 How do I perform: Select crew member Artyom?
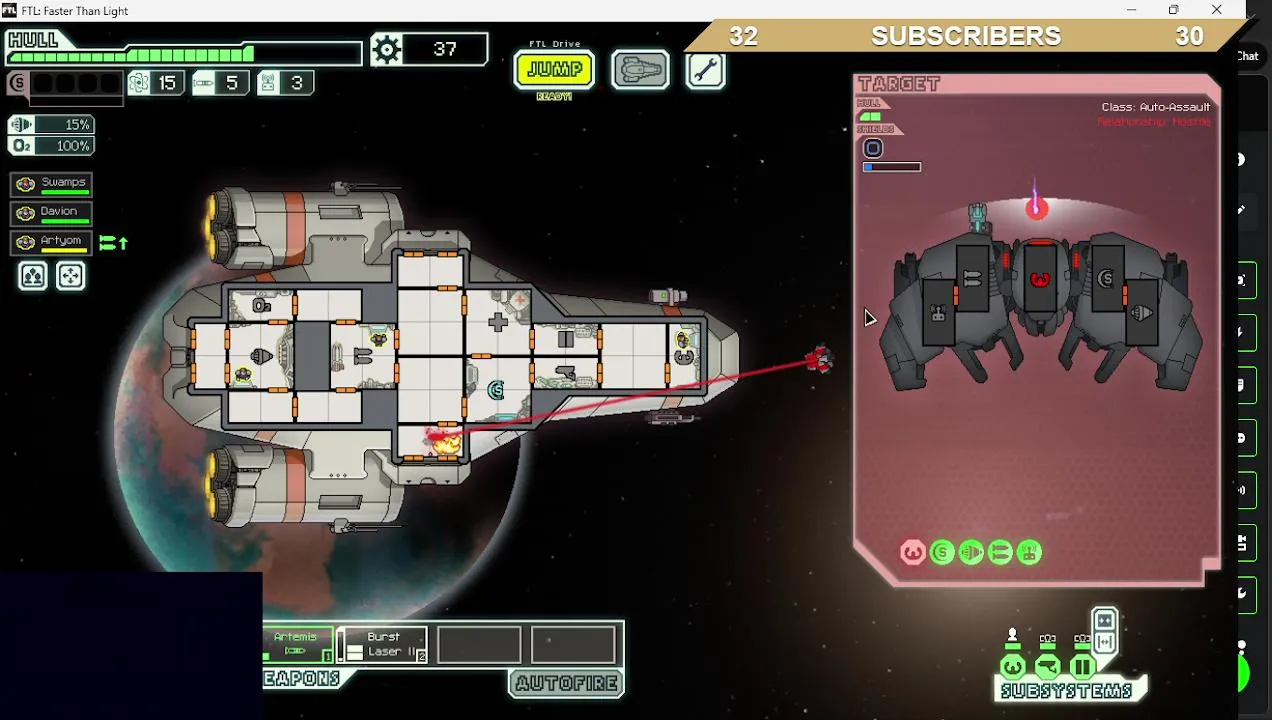53,242
